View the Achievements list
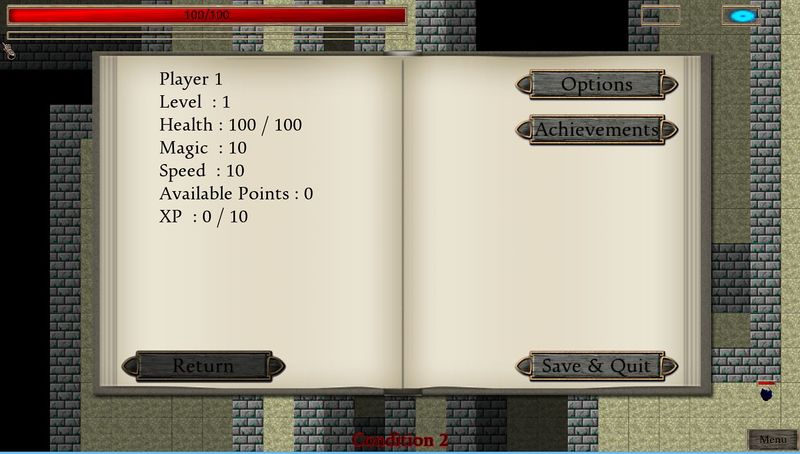 tap(596, 130)
